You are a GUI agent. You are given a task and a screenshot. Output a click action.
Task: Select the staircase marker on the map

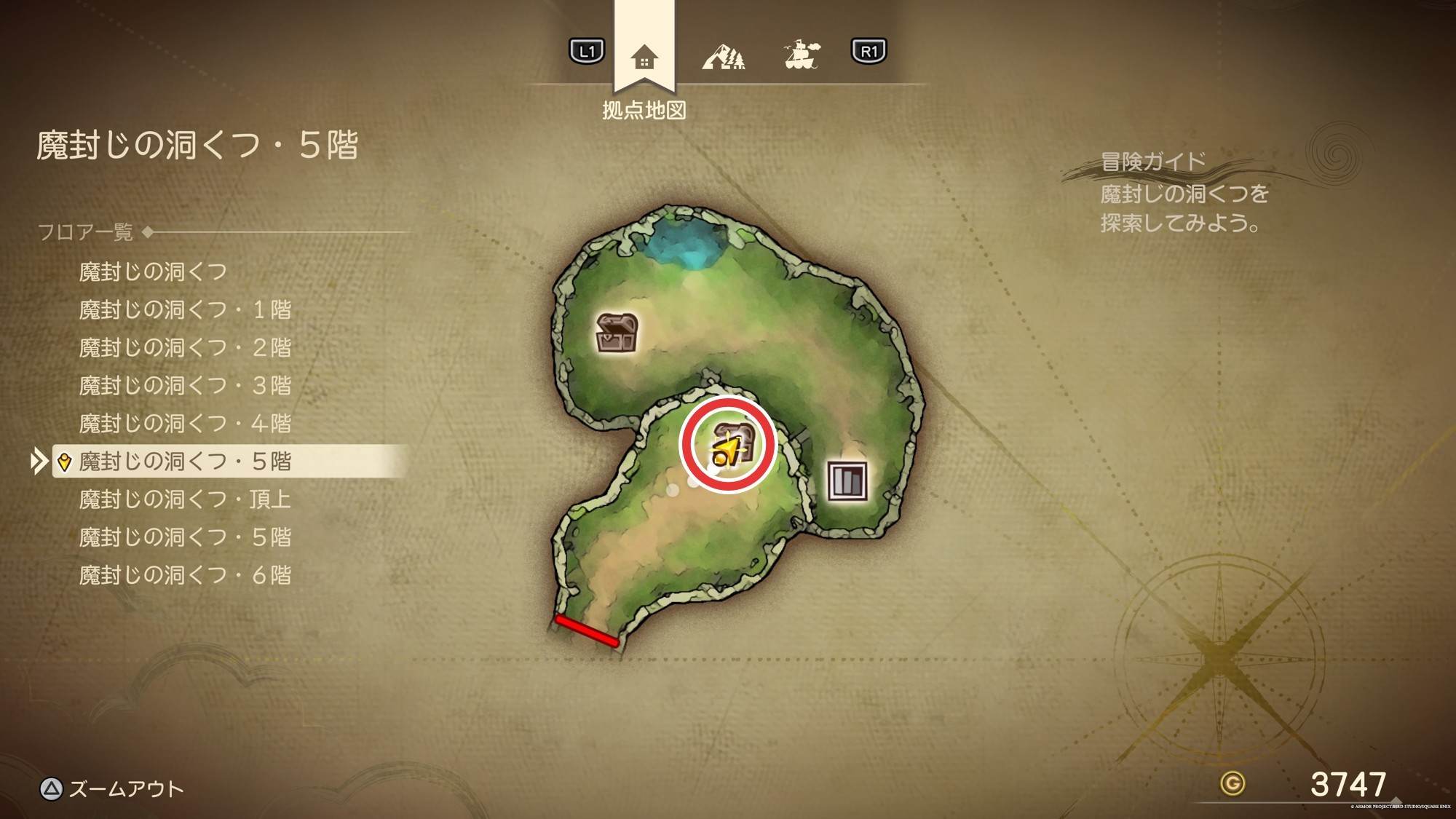click(847, 480)
